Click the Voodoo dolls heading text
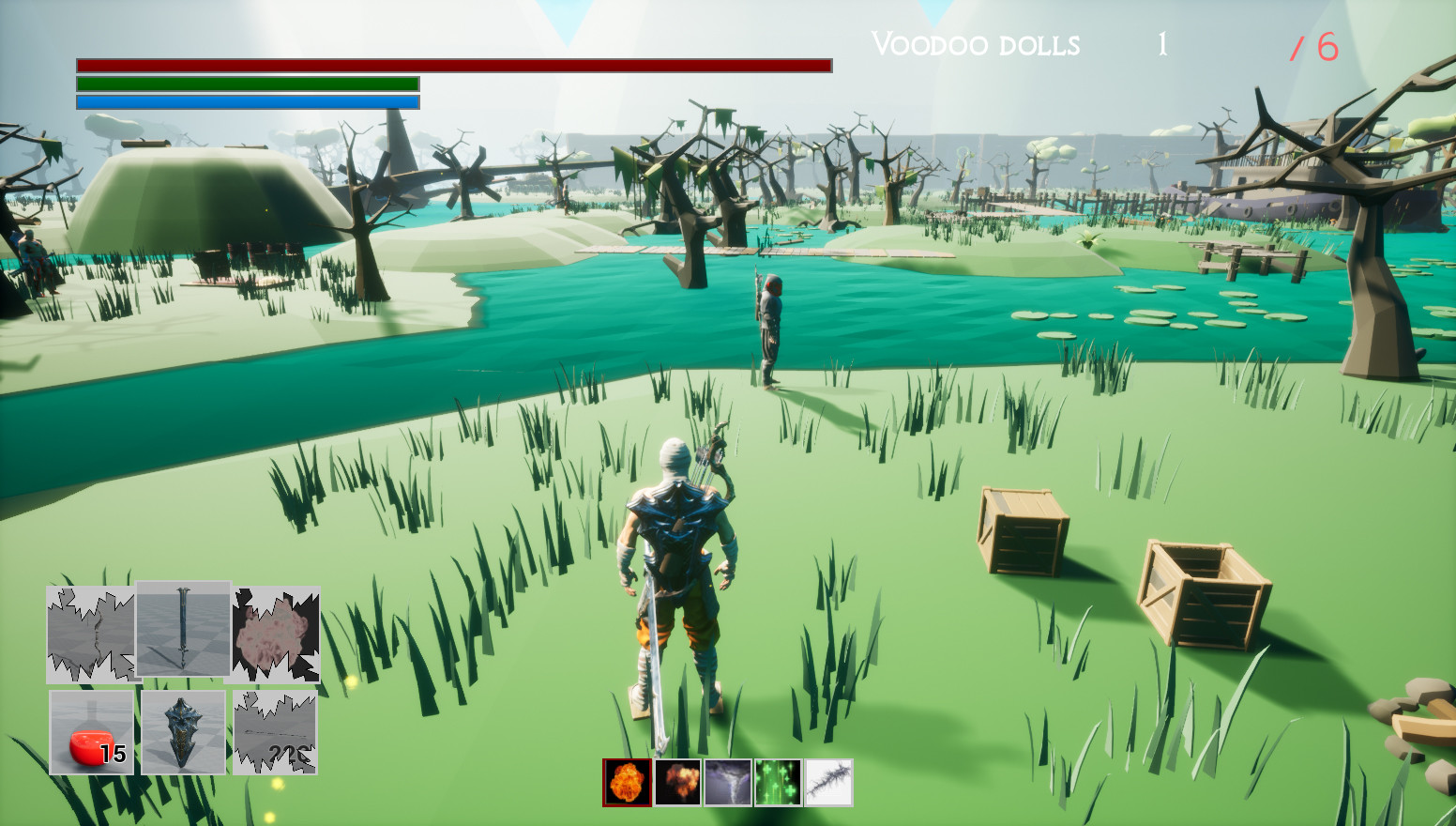 pyautogui.click(x=976, y=44)
